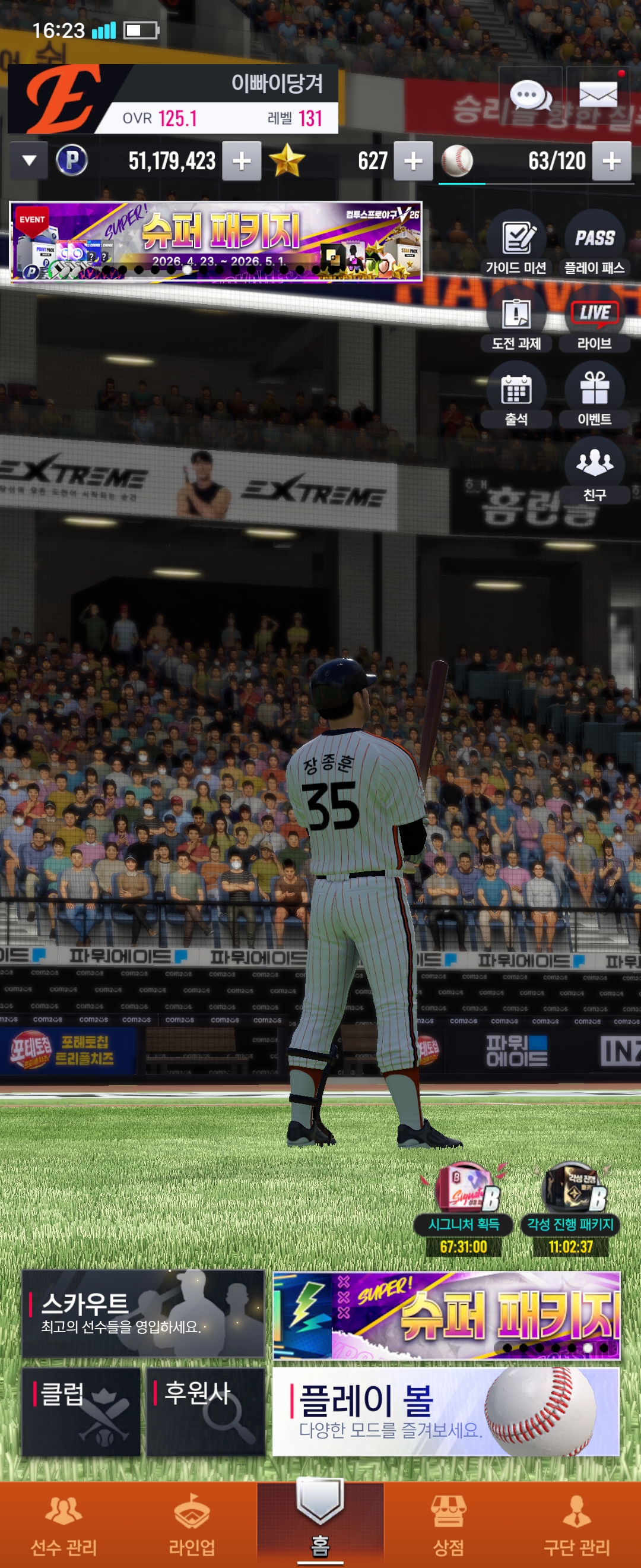The height and width of the screenshot is (1568, 641).
Task: Open the 시그니처 획득 offer
Action: coord(464,1210)
